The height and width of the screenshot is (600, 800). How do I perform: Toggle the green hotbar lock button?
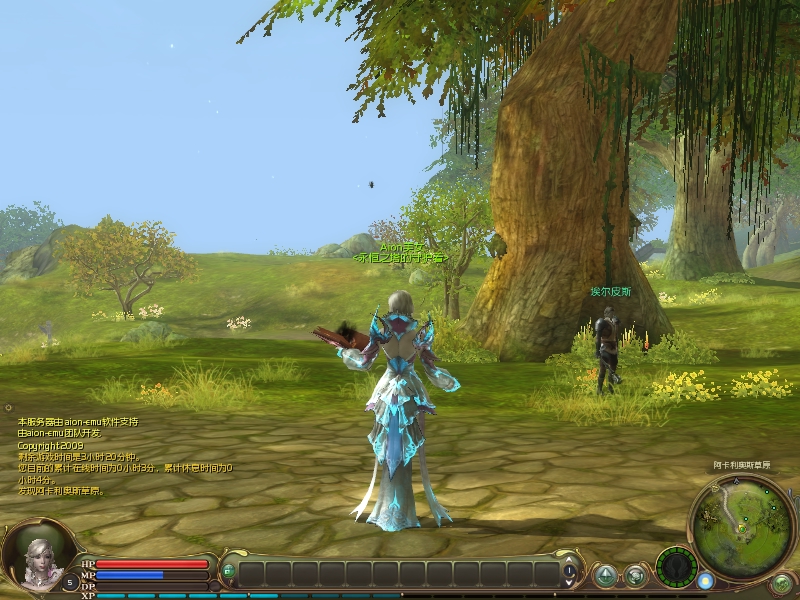point(228,572)
